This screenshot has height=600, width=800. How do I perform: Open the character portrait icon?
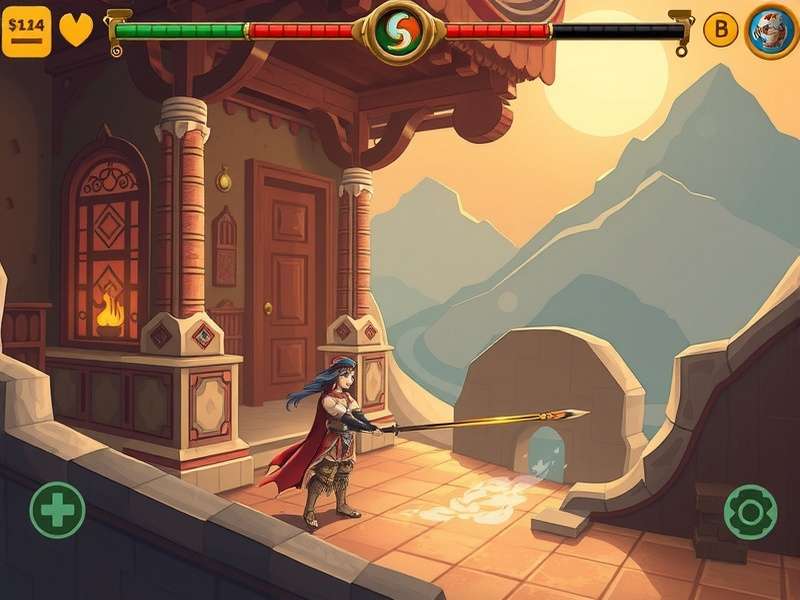771,31
